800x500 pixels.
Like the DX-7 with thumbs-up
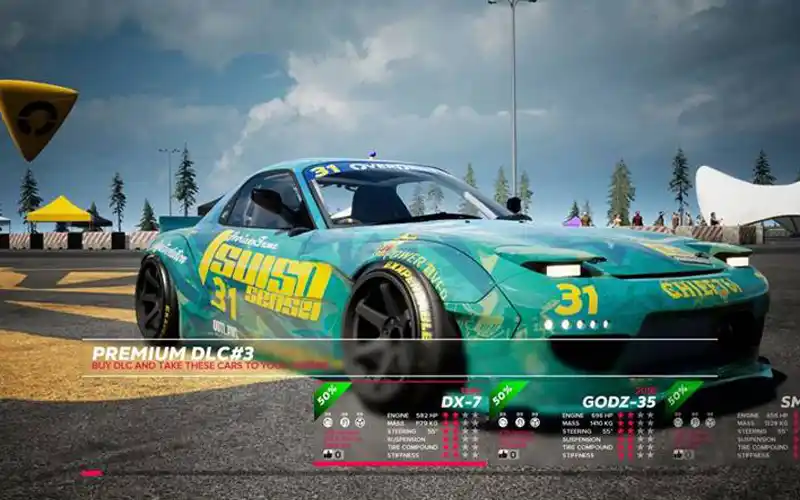pyautogui.click(x=326, y=454)
